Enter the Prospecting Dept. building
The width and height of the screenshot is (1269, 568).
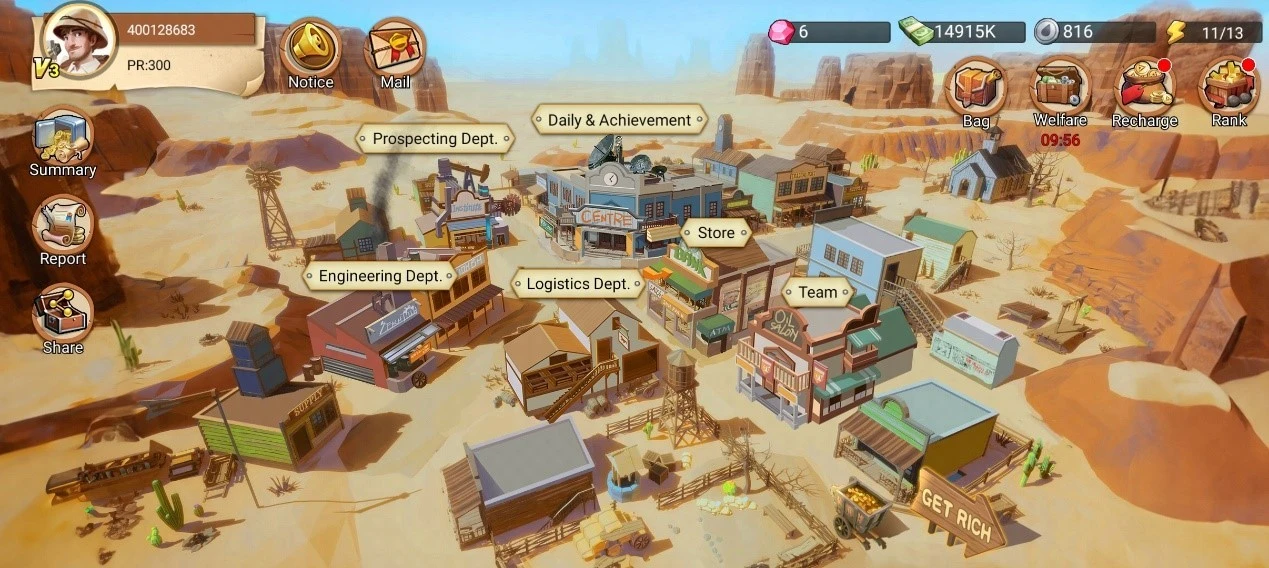pos(435,139)
